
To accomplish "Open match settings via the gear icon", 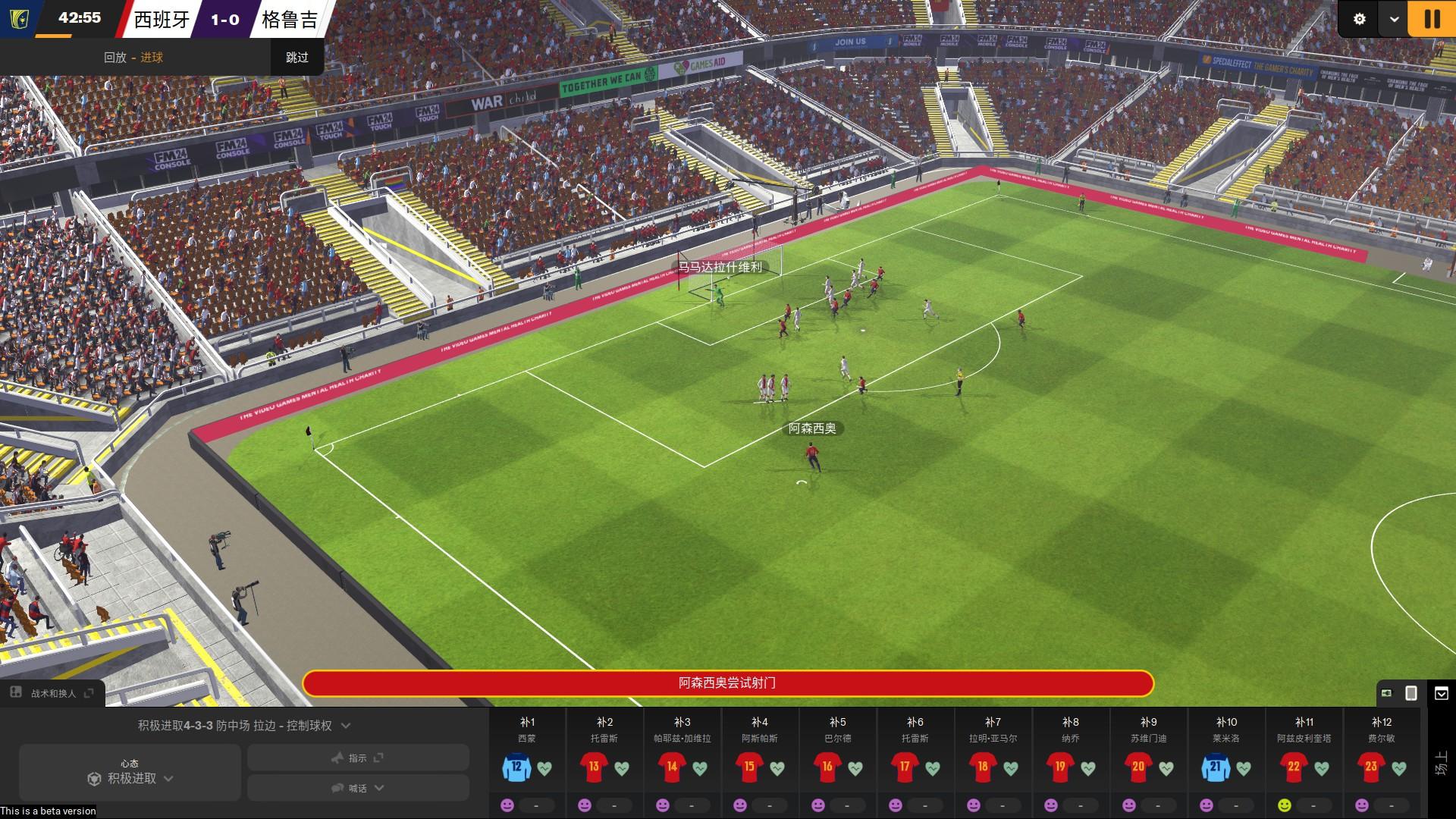I will coord(1360,19).
